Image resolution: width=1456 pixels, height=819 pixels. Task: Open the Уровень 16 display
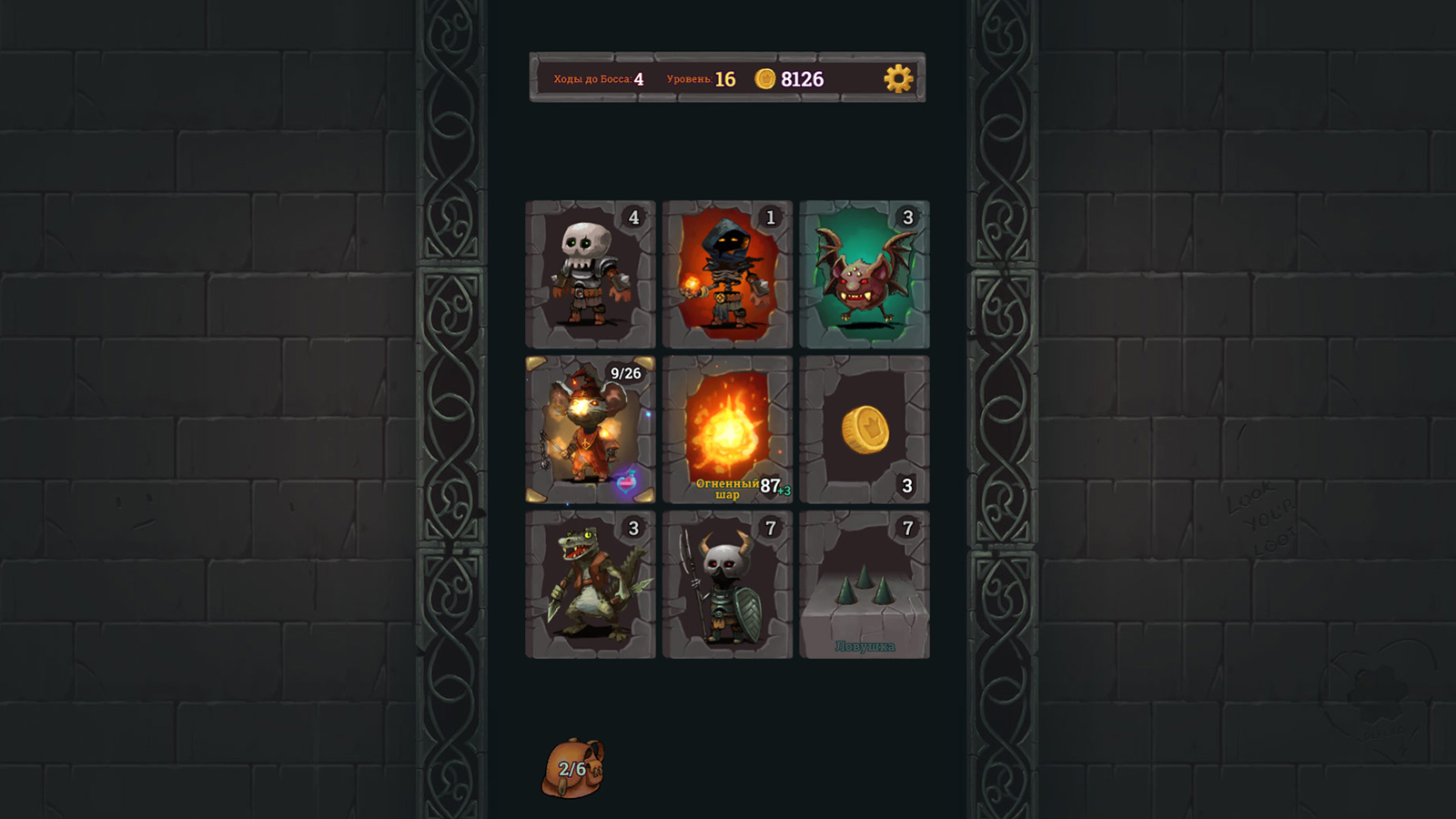coord(703,79)
